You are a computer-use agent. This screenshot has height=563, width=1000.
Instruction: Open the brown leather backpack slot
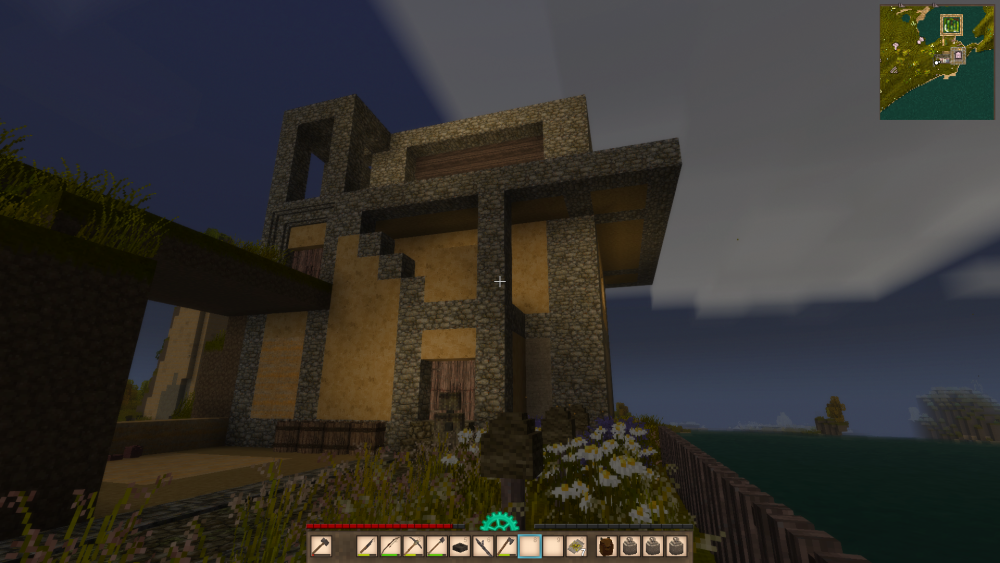click(x=606, y=546)
